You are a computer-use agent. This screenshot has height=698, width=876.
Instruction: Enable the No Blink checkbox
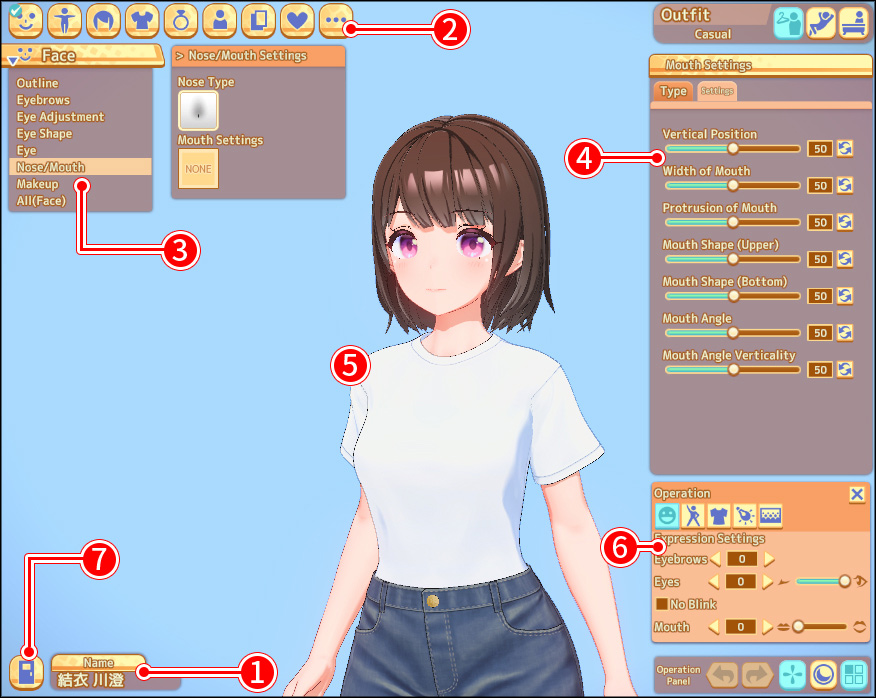click(x=661, y=604)
